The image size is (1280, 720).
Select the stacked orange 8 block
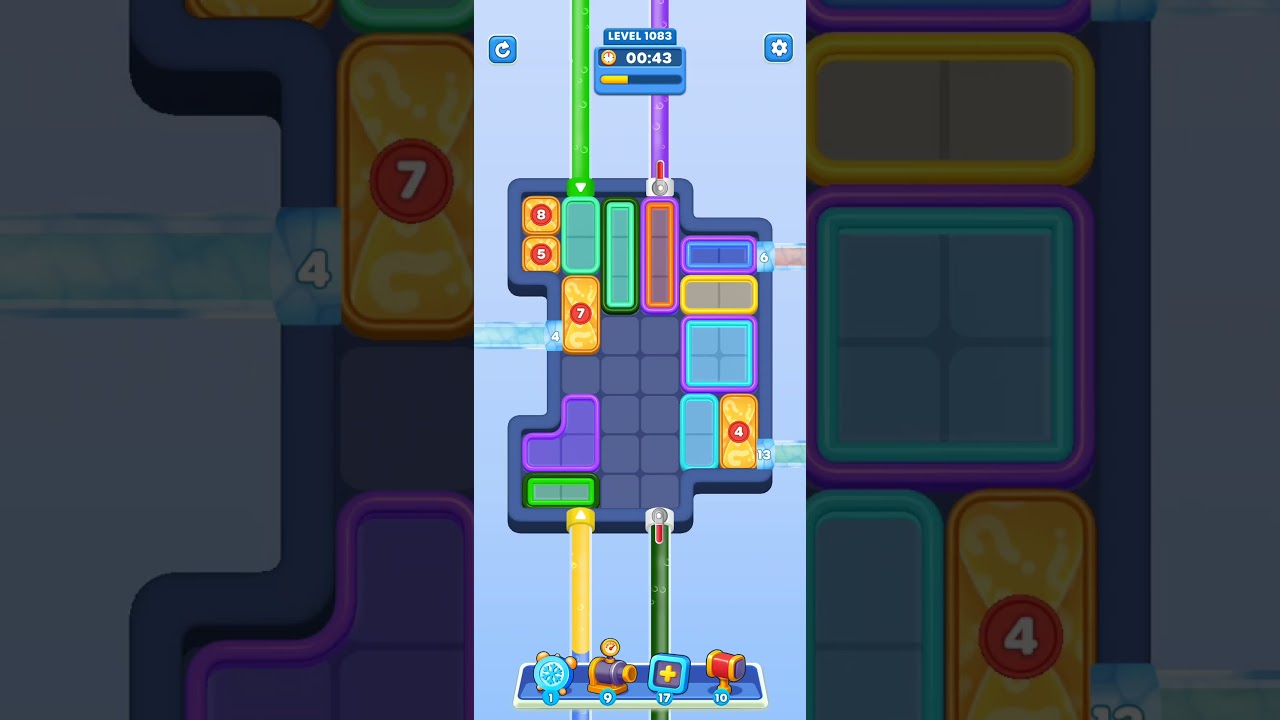coord(541,214)
